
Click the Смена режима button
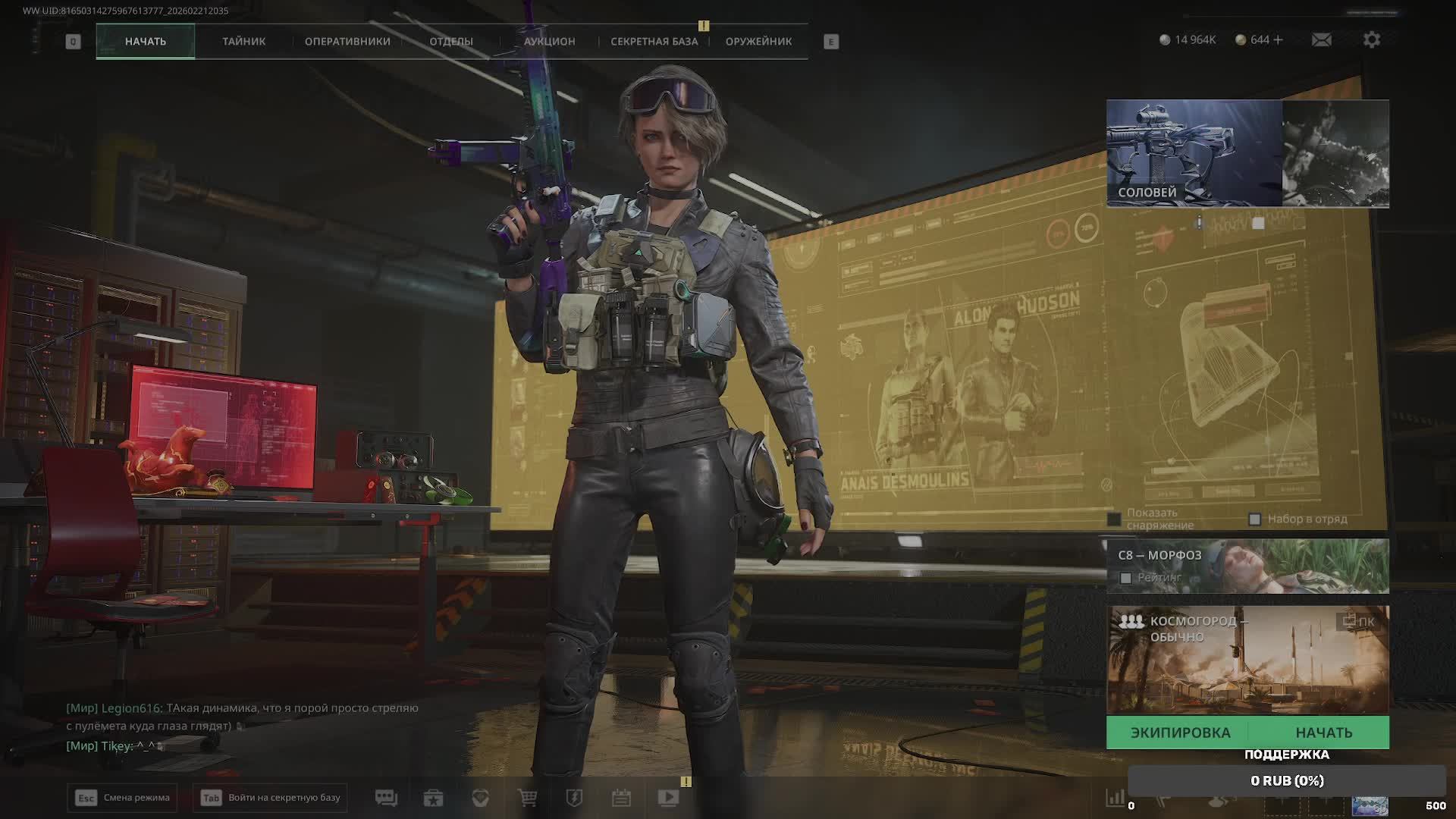point(122,798)
